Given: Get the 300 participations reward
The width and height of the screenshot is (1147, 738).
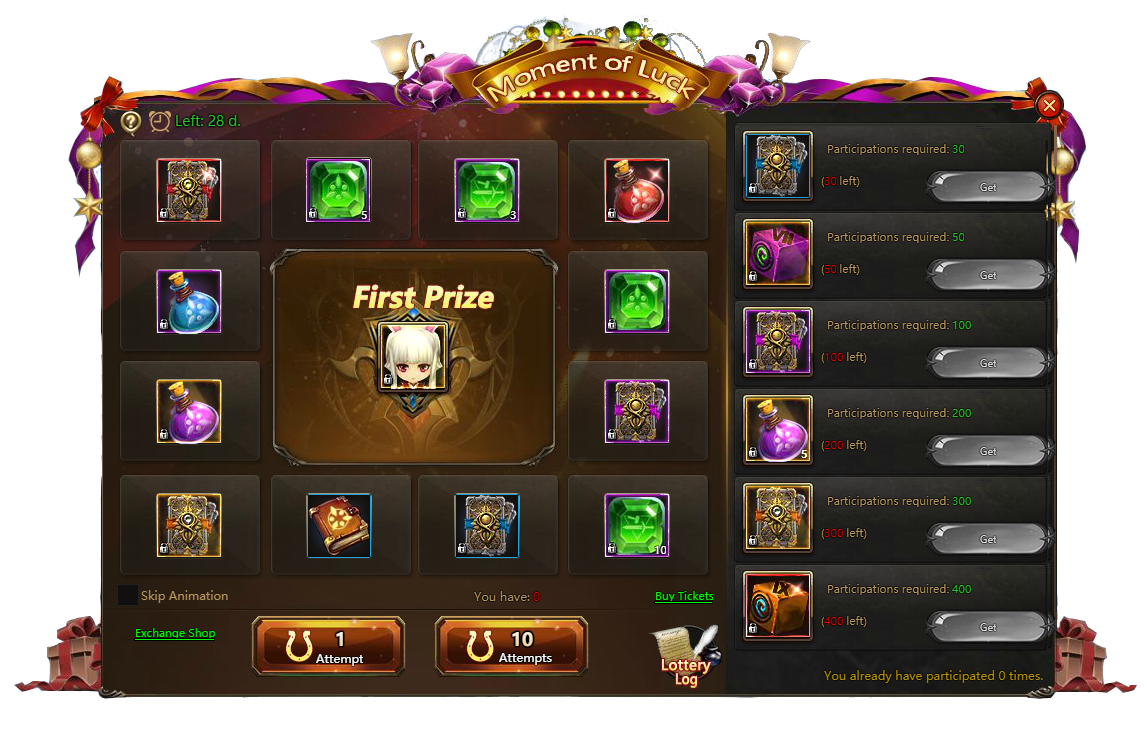Looking at the screenshot, I should coord(987,539).
